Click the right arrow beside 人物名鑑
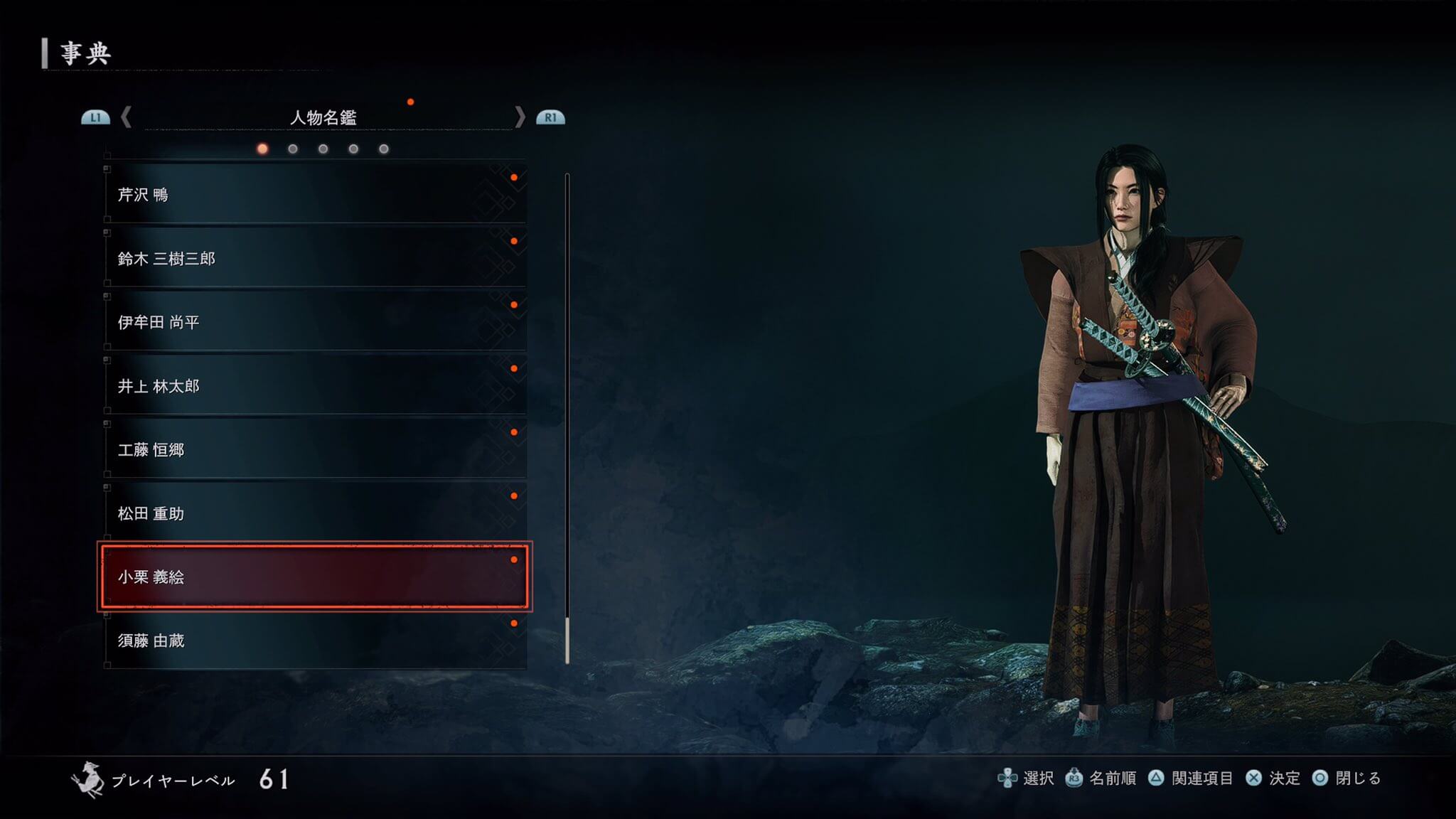 pos(520,117)
